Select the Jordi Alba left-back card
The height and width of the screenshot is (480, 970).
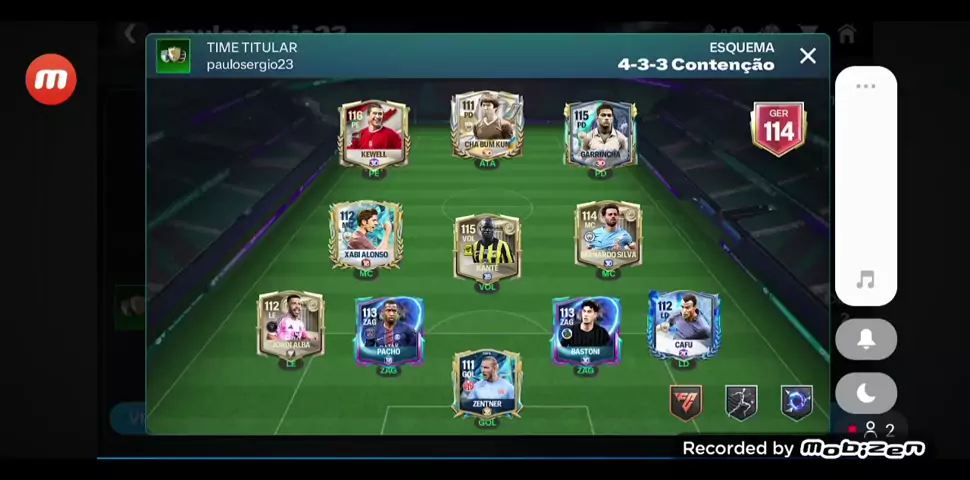[x=291, y=326]
